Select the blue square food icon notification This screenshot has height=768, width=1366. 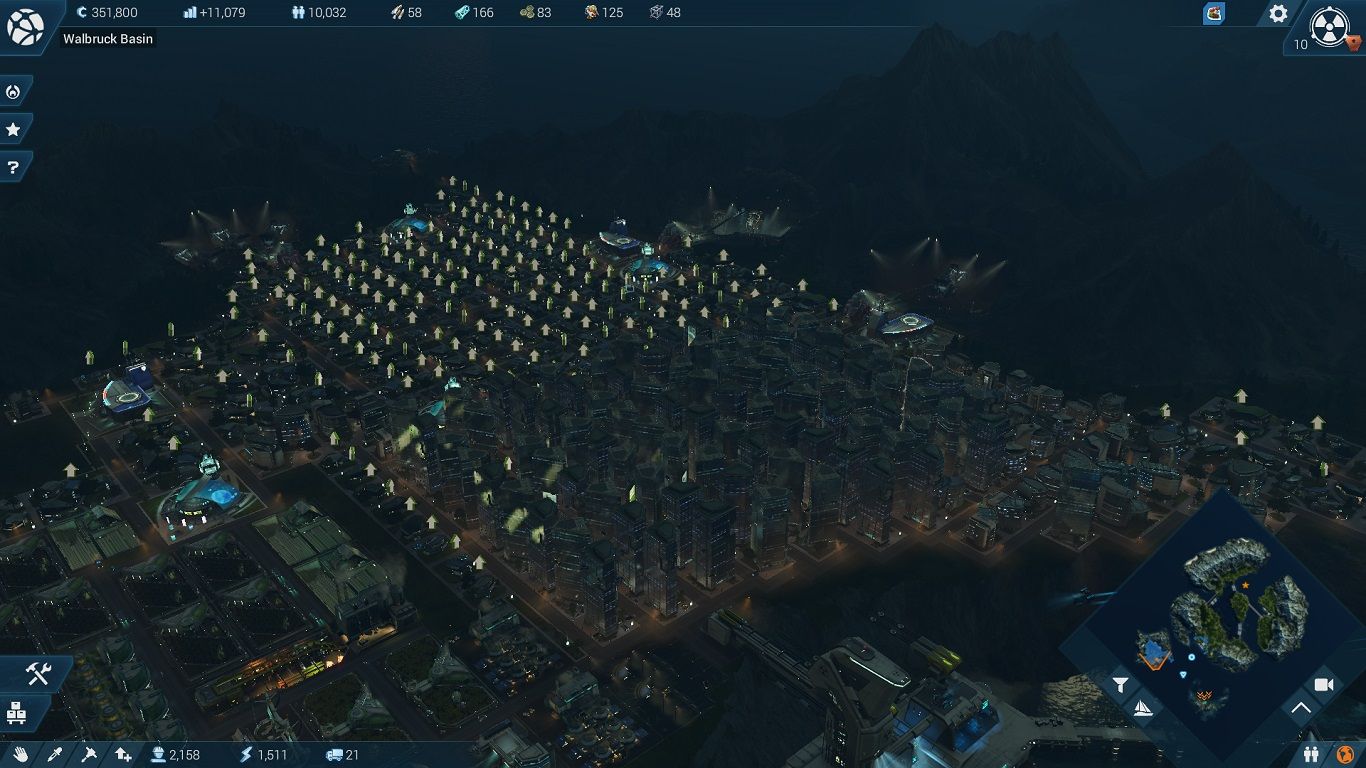[1213, 14]
